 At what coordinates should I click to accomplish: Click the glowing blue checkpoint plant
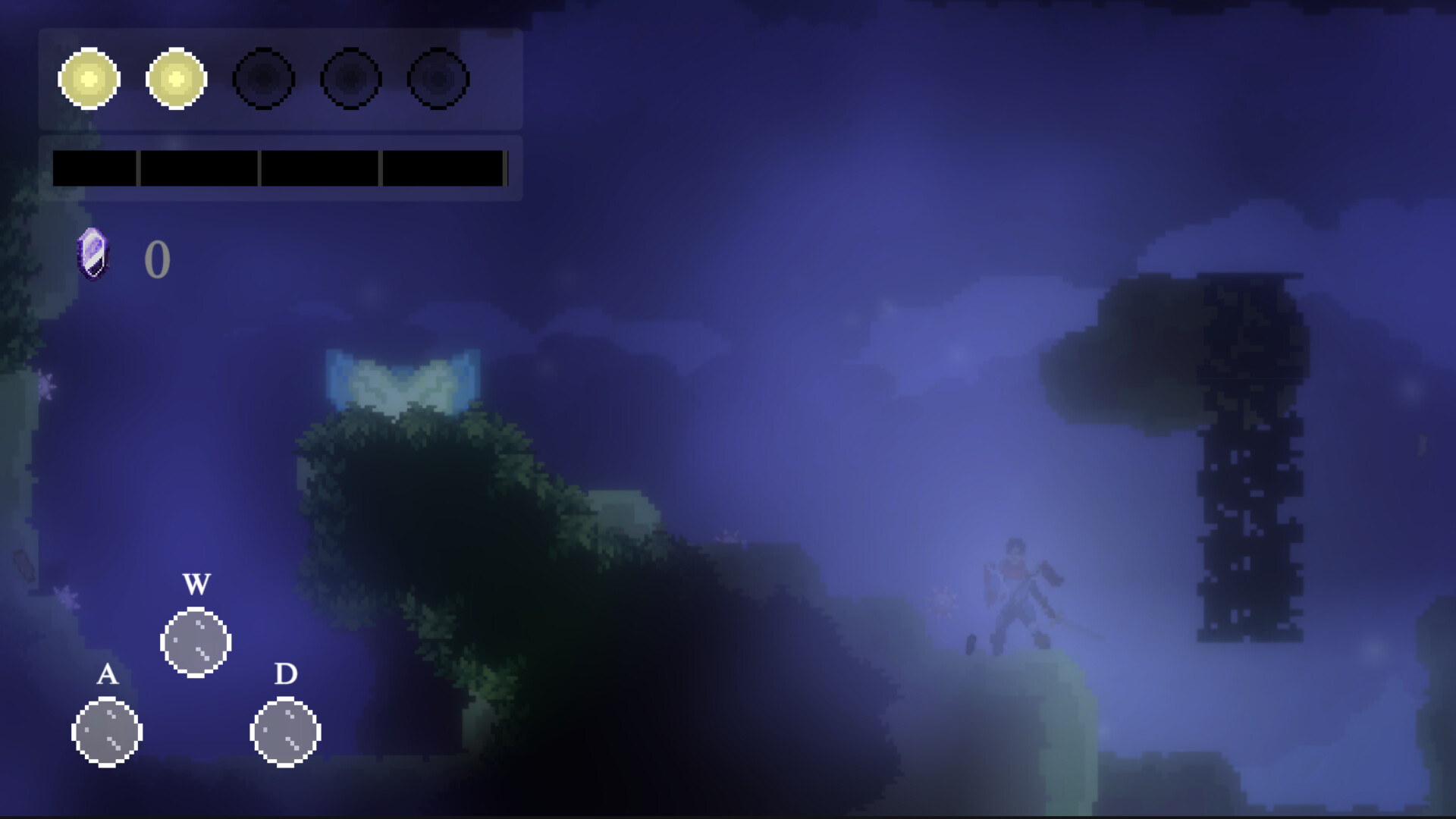pos(402,379)
